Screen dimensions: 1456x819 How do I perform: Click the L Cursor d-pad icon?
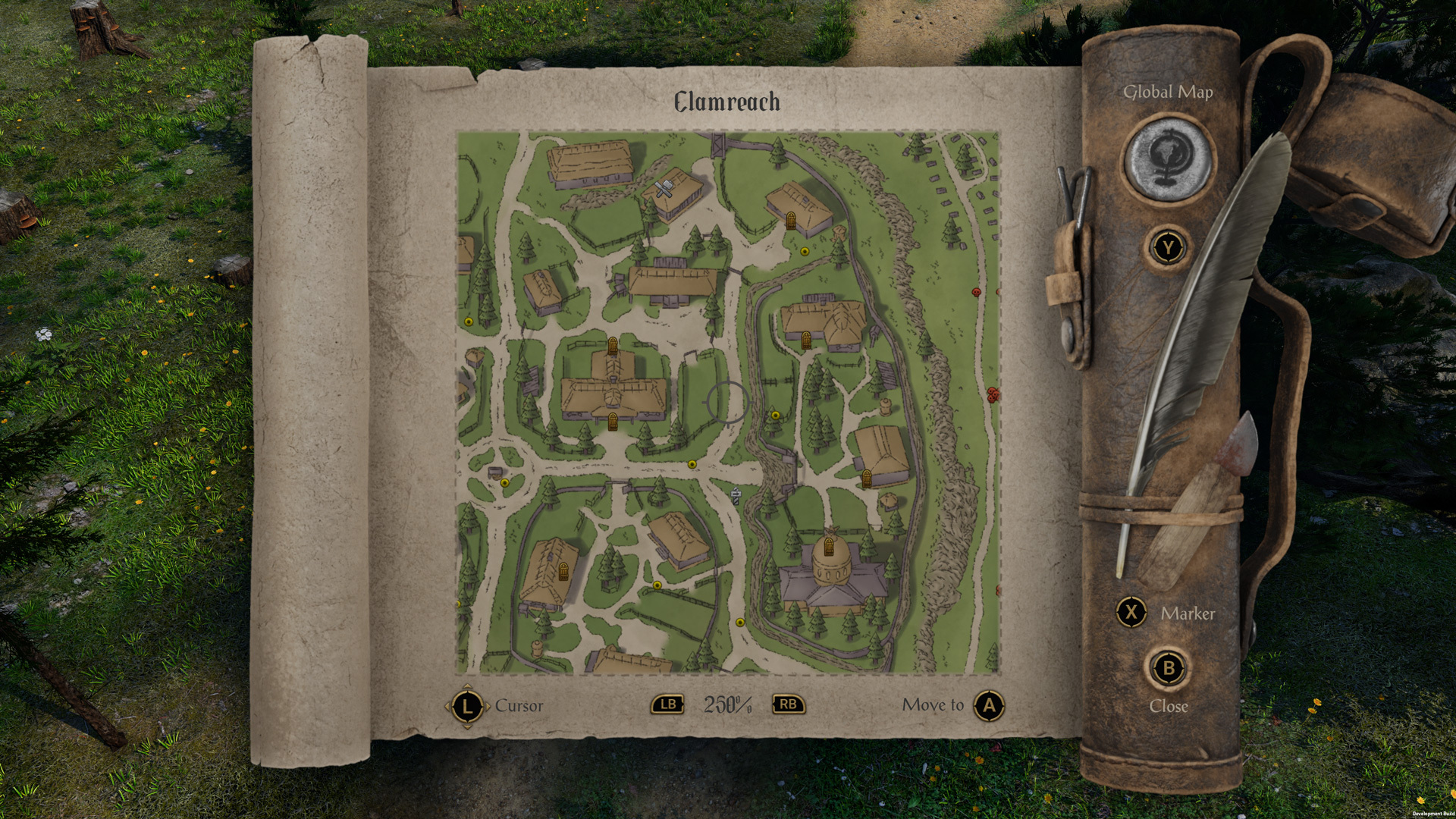coord(467,705)
